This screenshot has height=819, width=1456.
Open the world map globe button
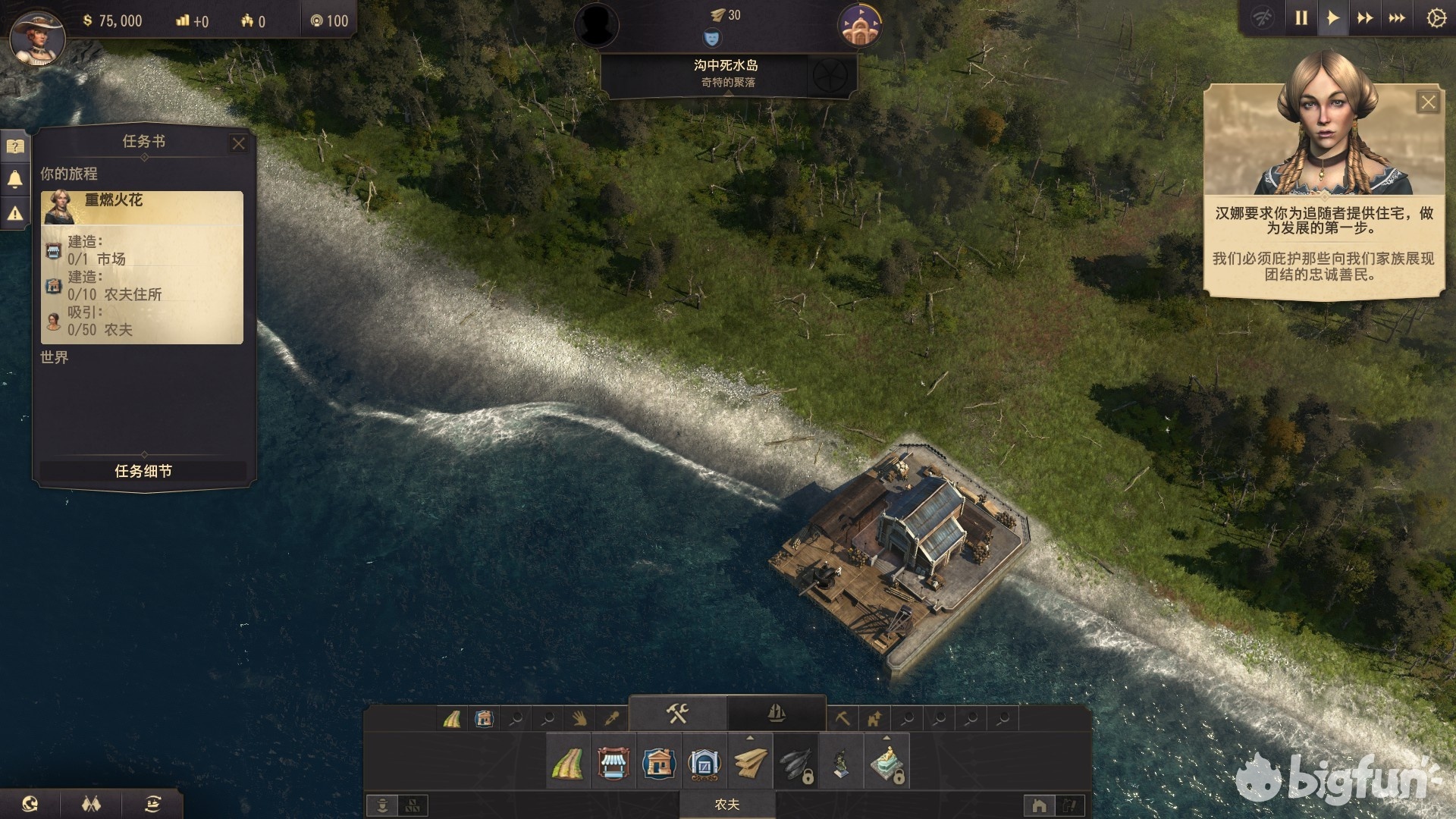point(30,804)
